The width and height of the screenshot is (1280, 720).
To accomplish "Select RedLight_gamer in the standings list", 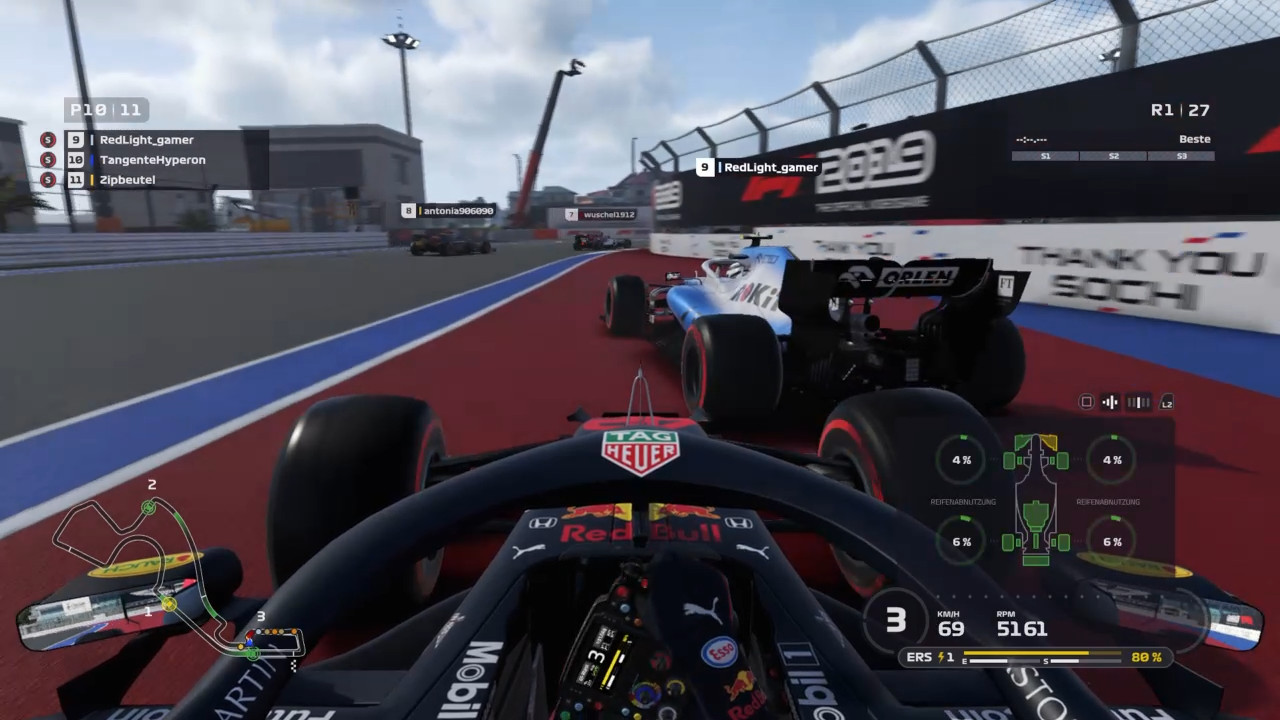I will pos(146,140).
